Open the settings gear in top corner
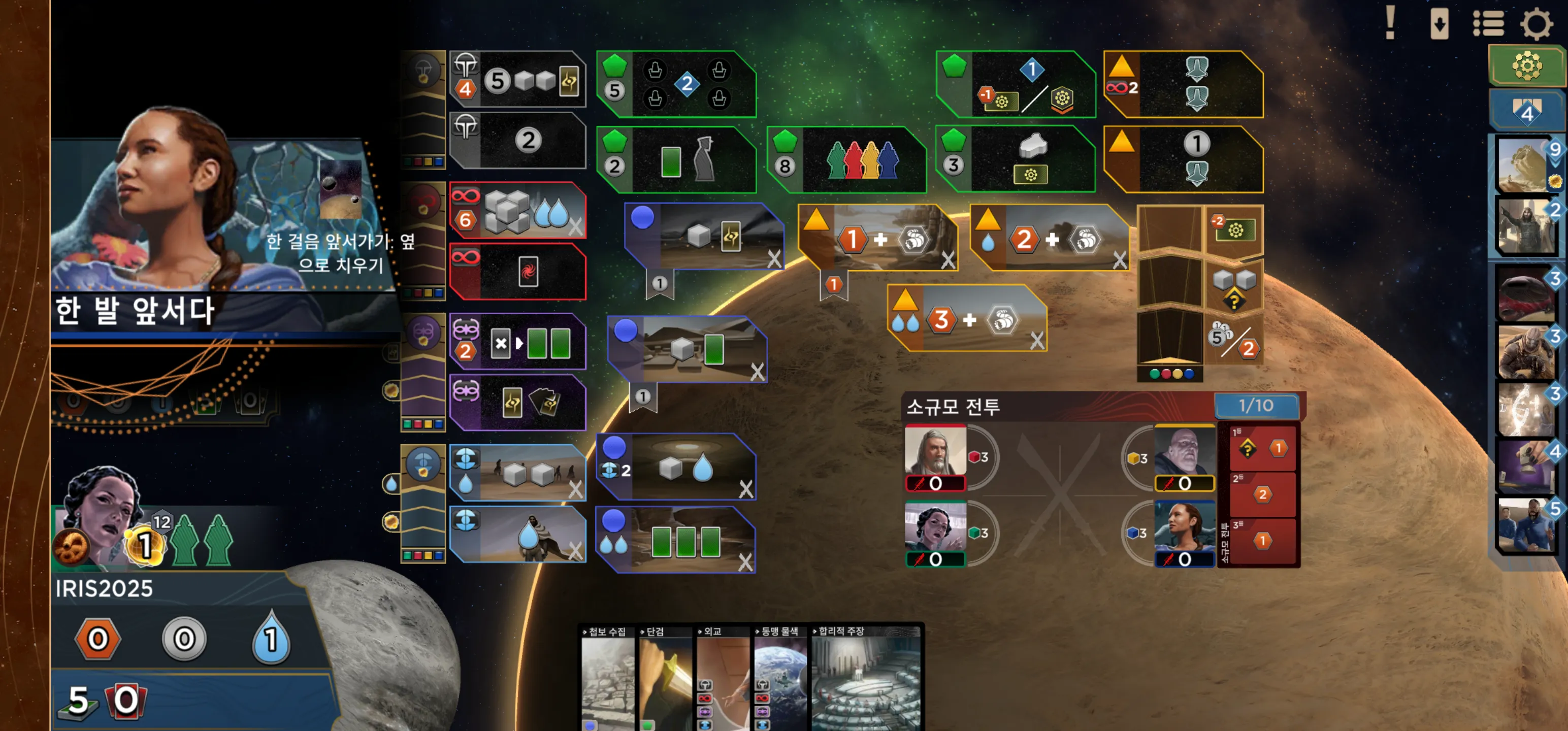Screen dimensions: 1568x731 [1536, 24]
